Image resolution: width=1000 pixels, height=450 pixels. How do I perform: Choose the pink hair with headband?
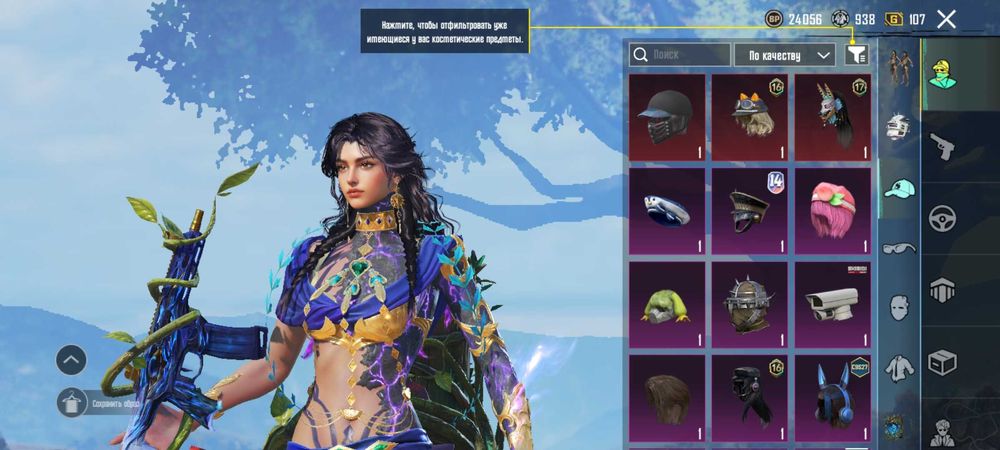[x=832, y=211]
